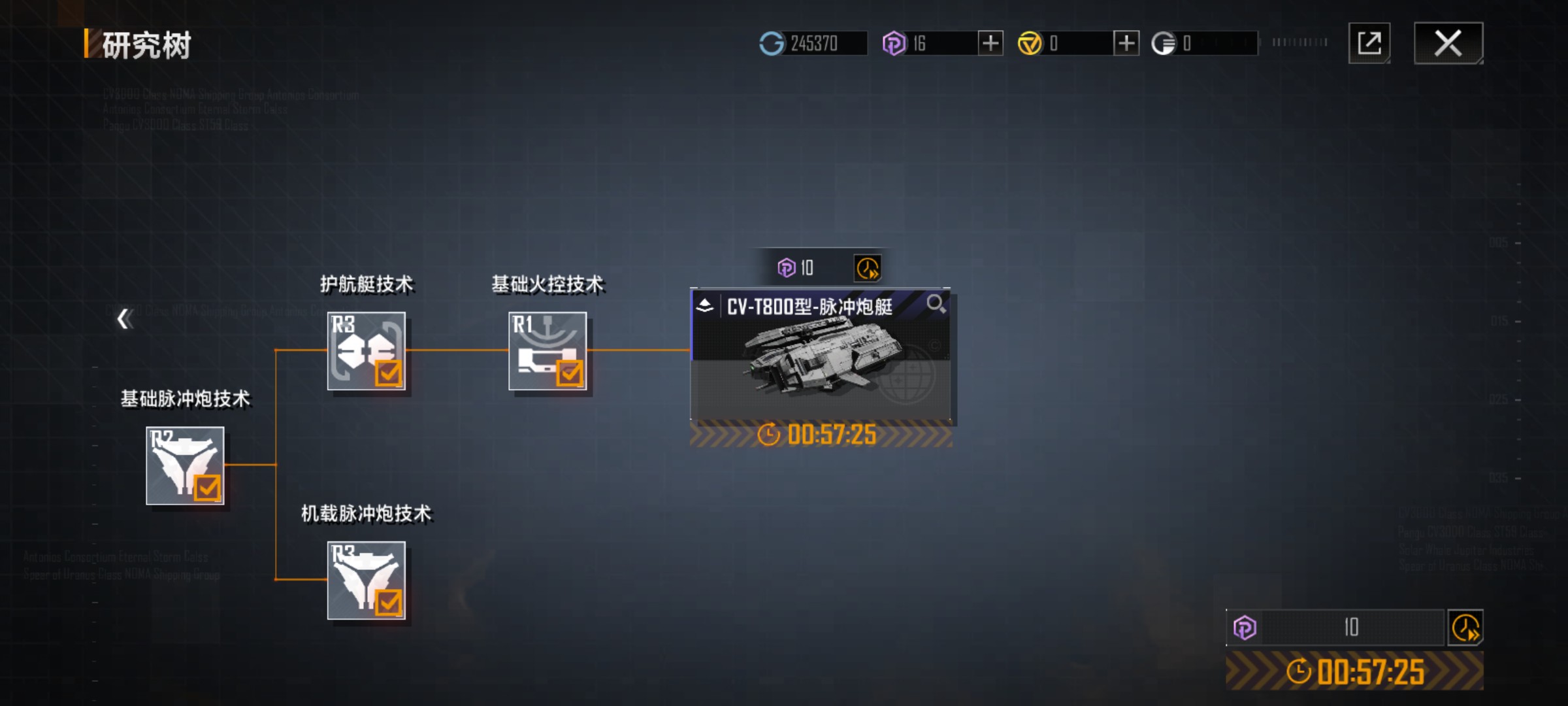Open the share/export button beside close

(1369, 44)
